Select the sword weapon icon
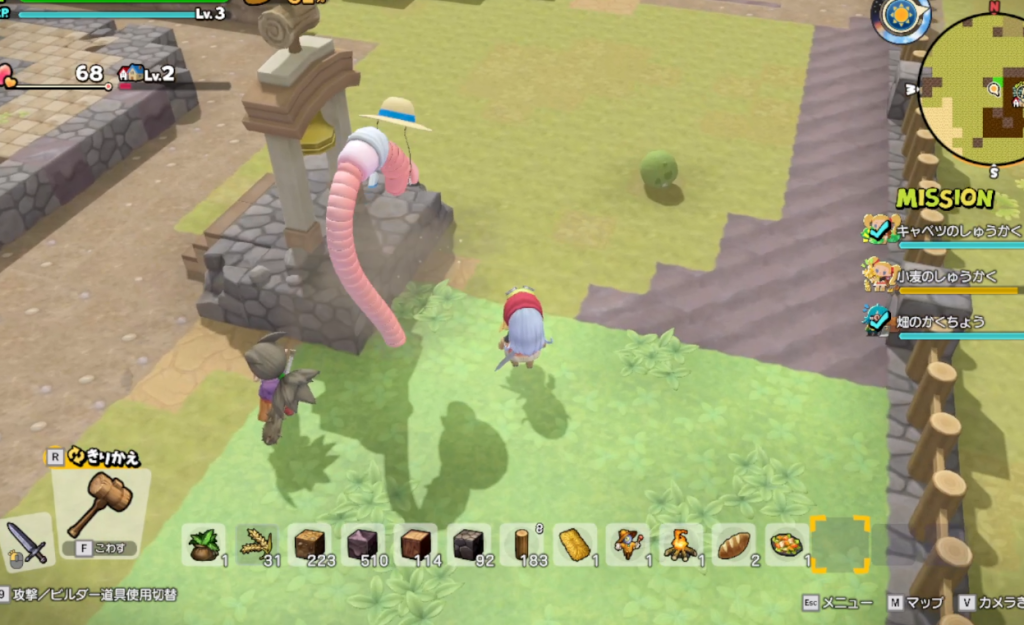1024x625 pixels. pyautogui.click(x=27, y=541)
